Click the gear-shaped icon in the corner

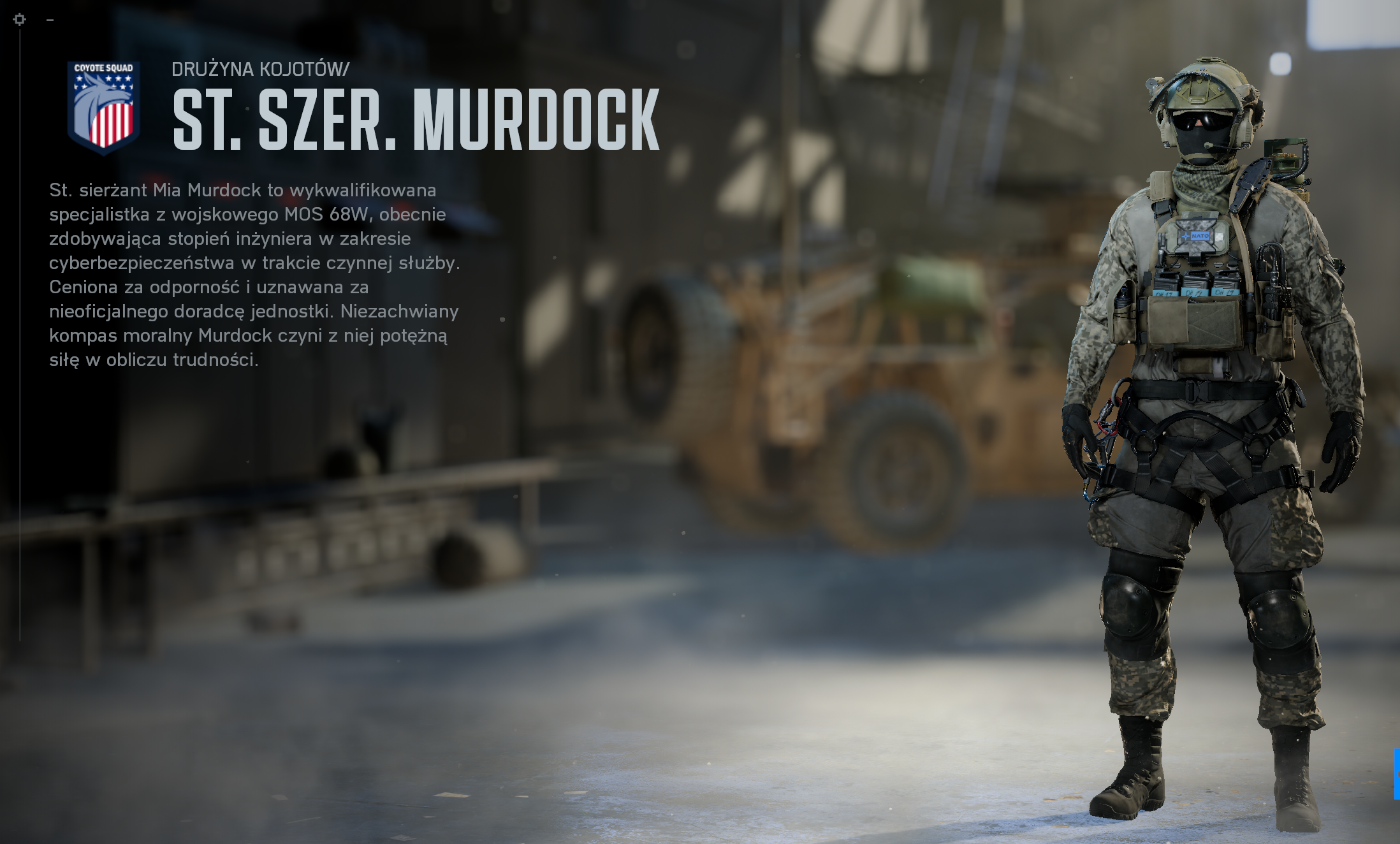(x=20, y=20)
